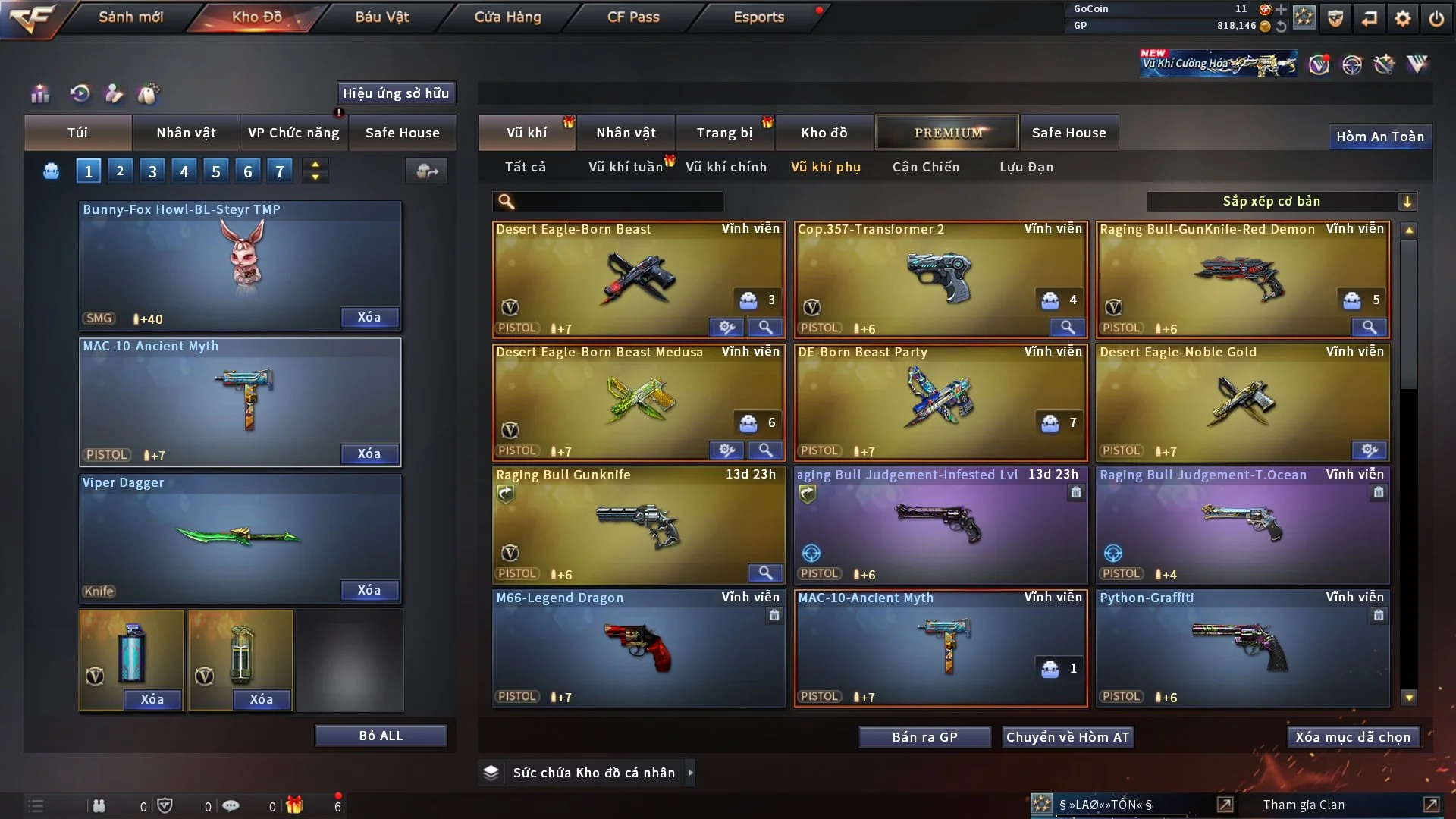Open the Hòm An Toàn safe box
This screenshot has height=819, width=1456.
tap(1379, 136)
